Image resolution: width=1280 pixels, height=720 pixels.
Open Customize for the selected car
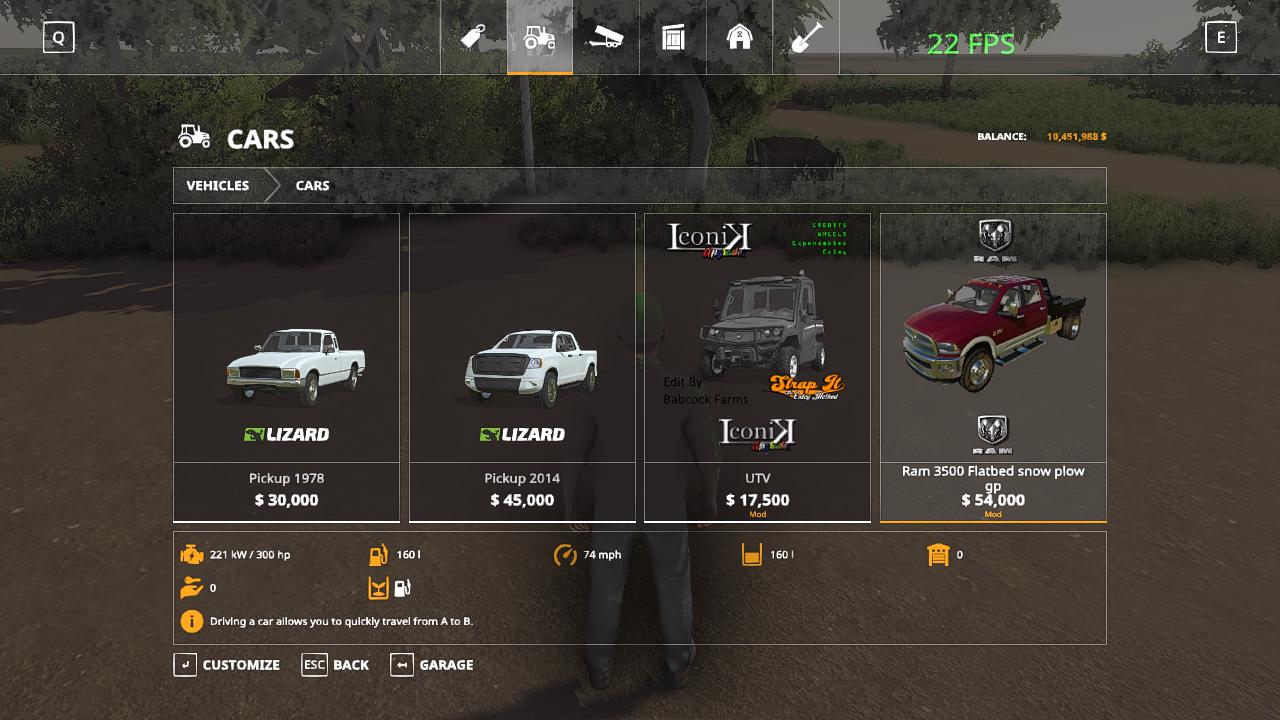tap(228, 665)
